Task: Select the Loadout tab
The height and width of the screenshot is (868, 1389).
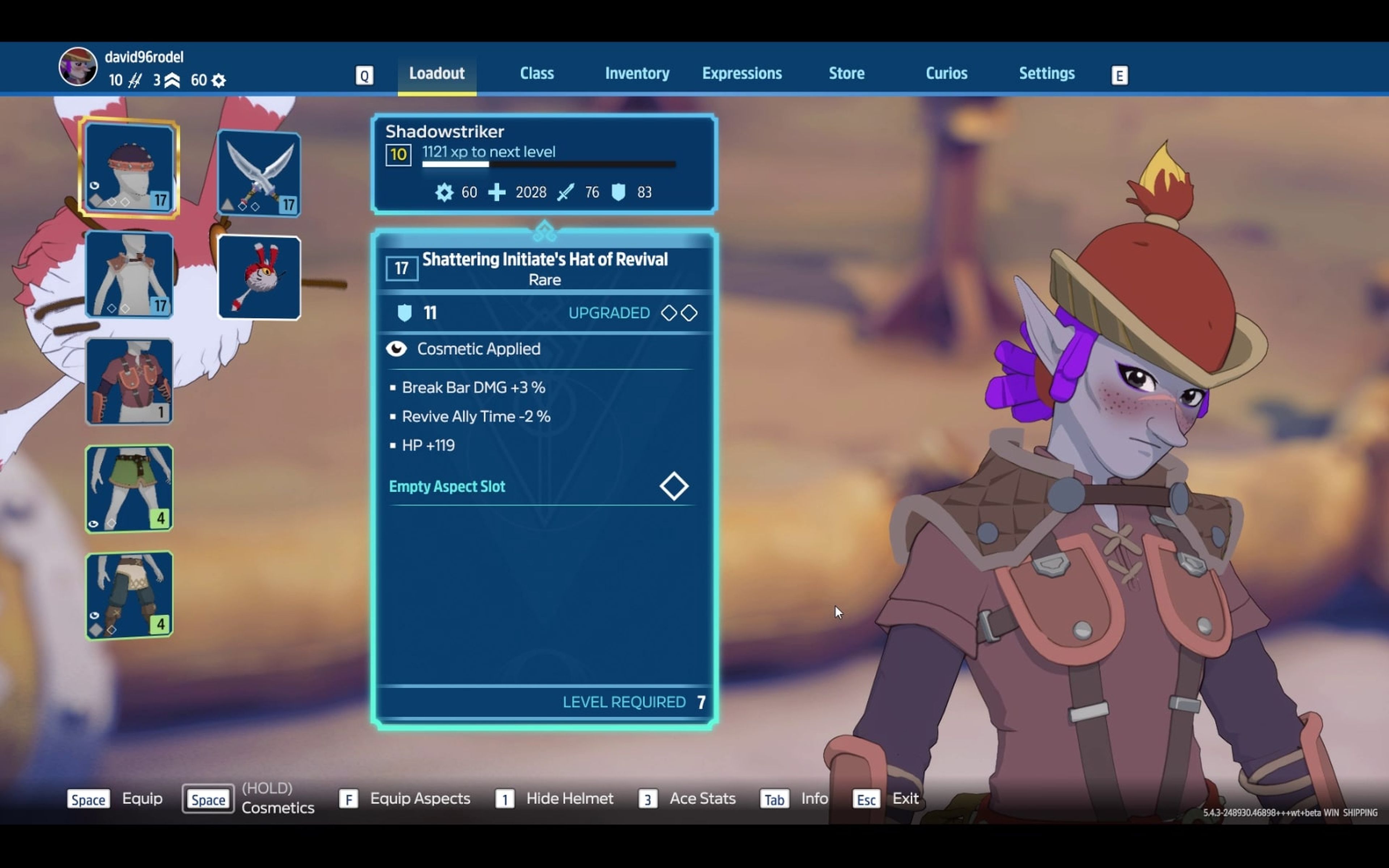Action: coord(437,73)
